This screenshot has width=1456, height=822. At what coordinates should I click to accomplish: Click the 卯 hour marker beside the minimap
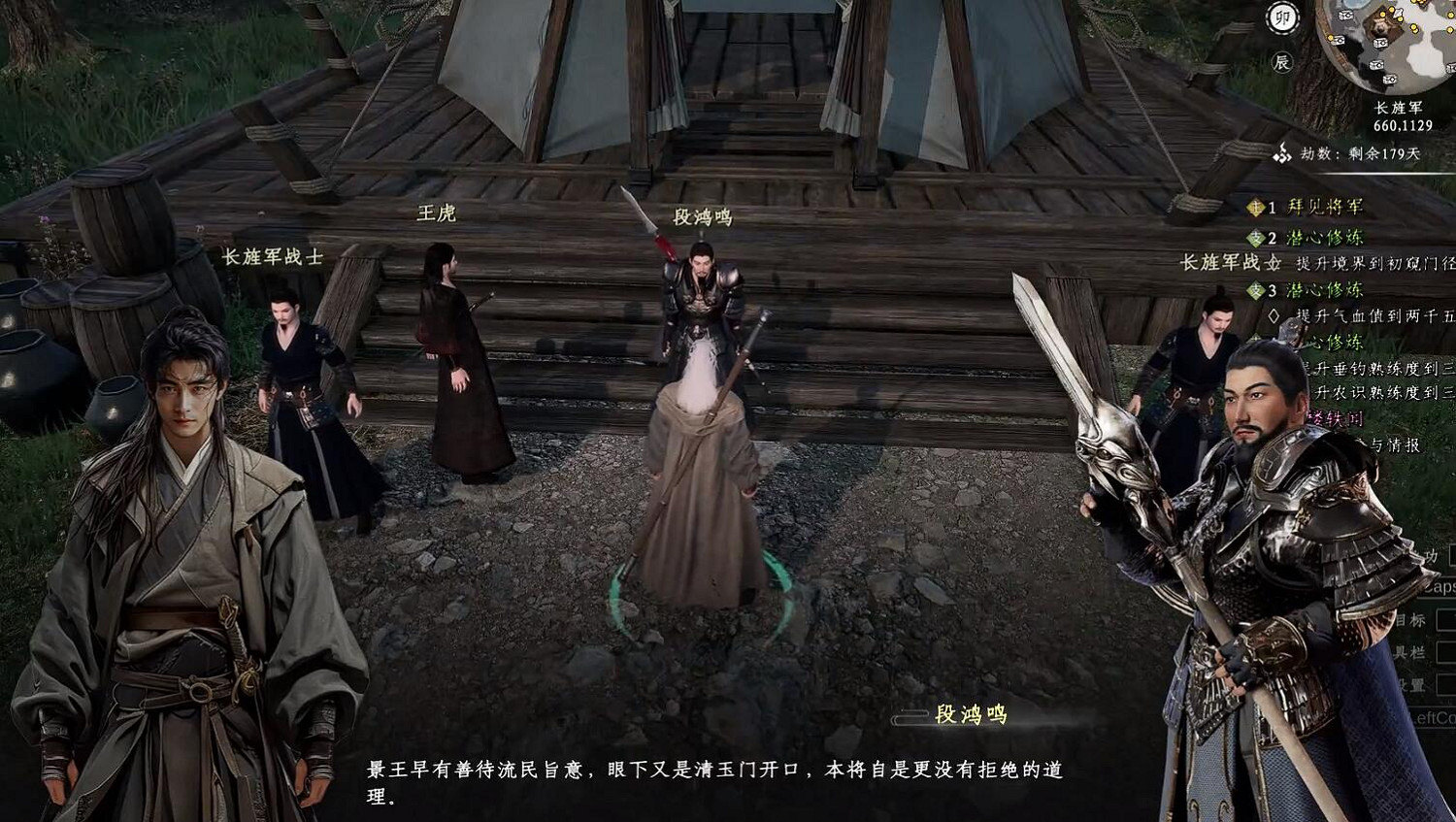[1283, 18]
